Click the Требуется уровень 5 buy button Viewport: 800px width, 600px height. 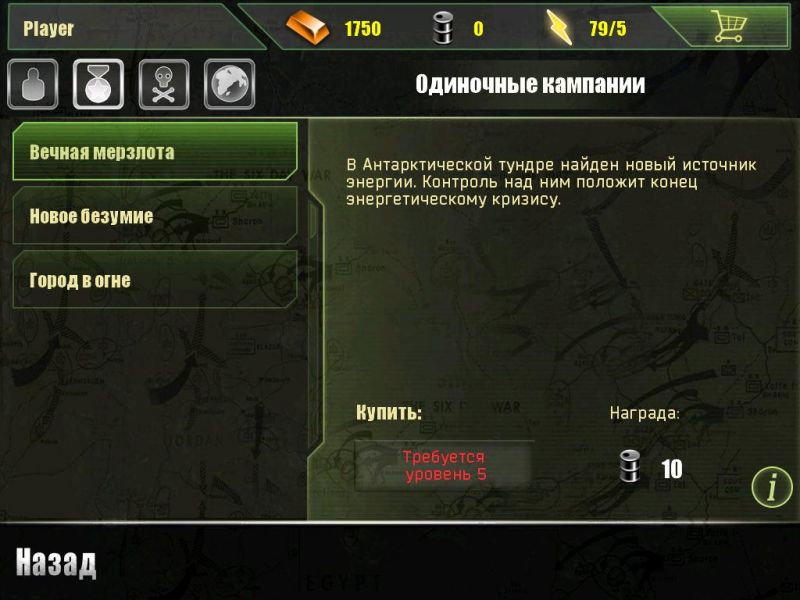point(445,466)
